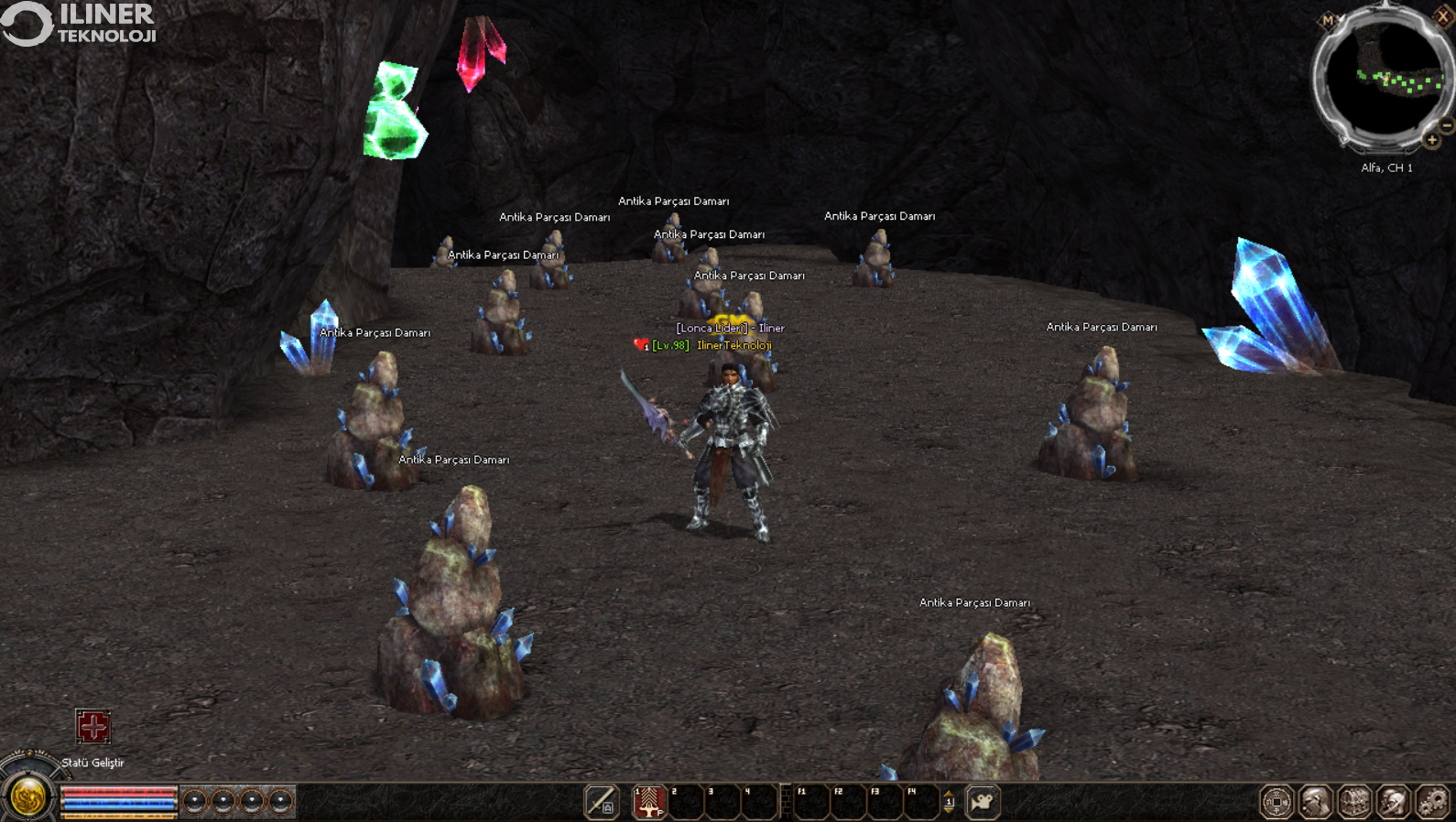Image resolution: width=1456 pixels, height=822 pixels.
Task: Click the sword auto-attack button
Action: point(602,802)
